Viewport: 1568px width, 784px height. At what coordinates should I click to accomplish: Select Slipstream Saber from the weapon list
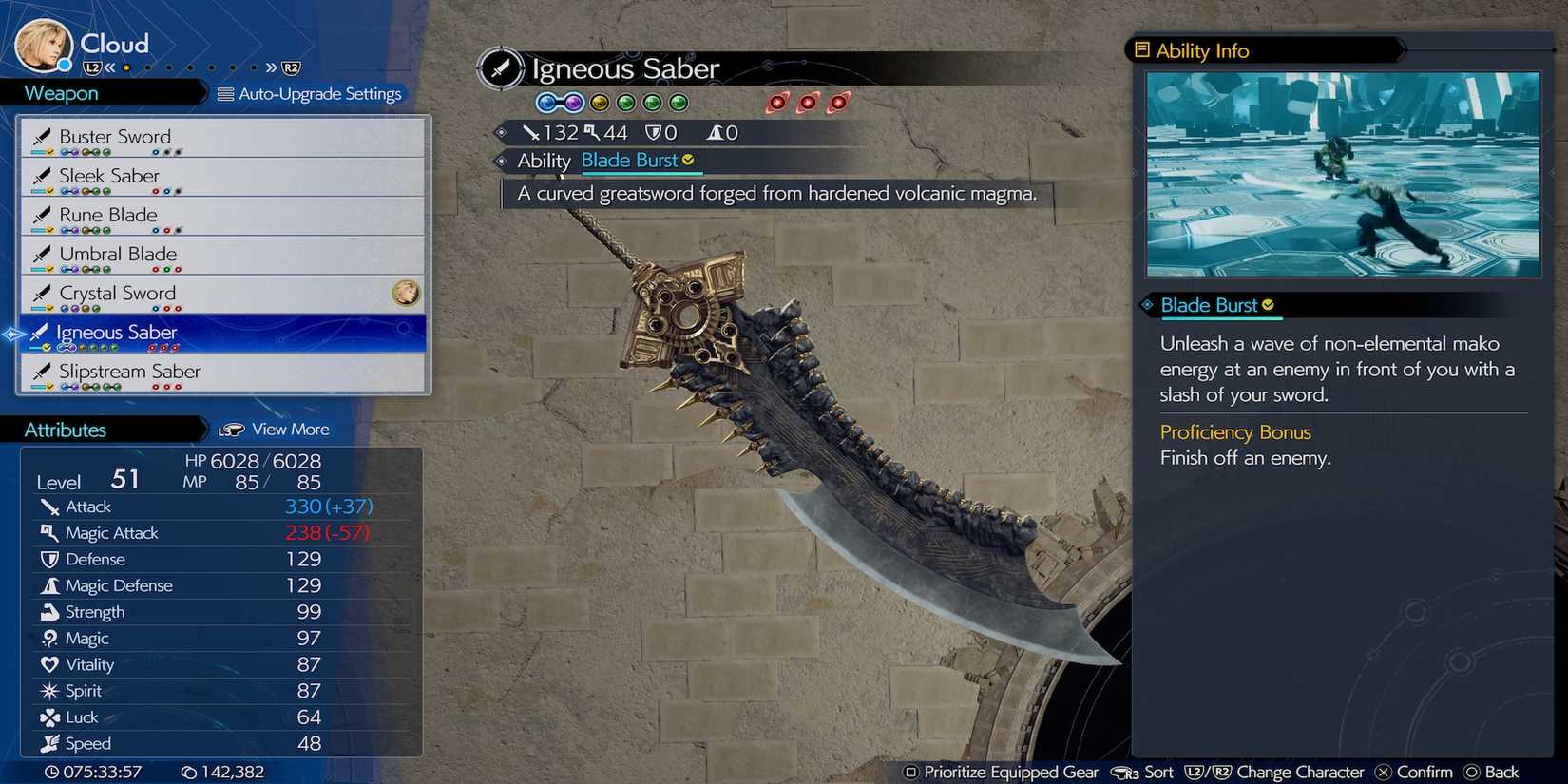pyautogui.click(x=128, y=372)
